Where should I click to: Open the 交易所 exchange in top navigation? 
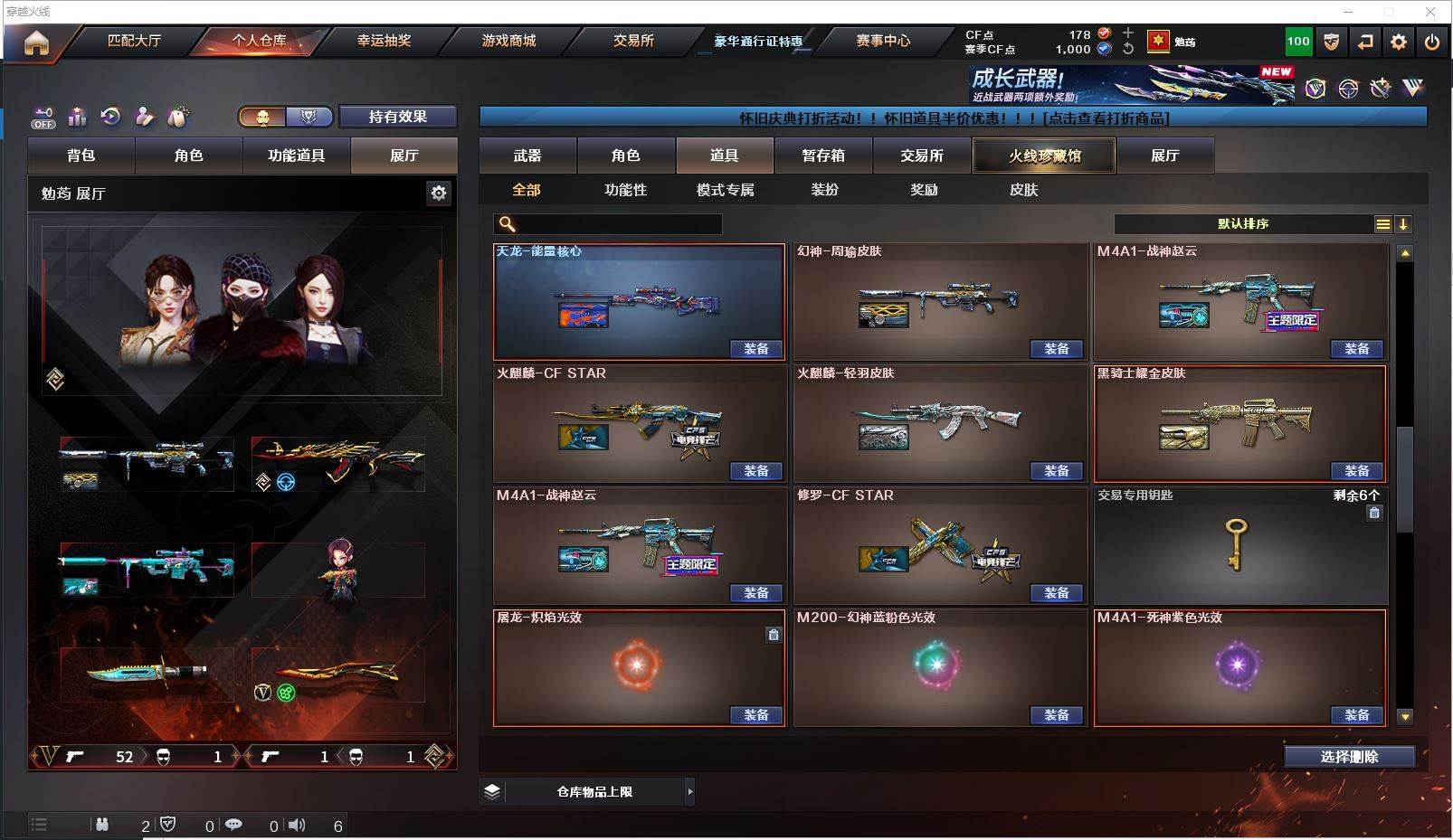point(633,41)
